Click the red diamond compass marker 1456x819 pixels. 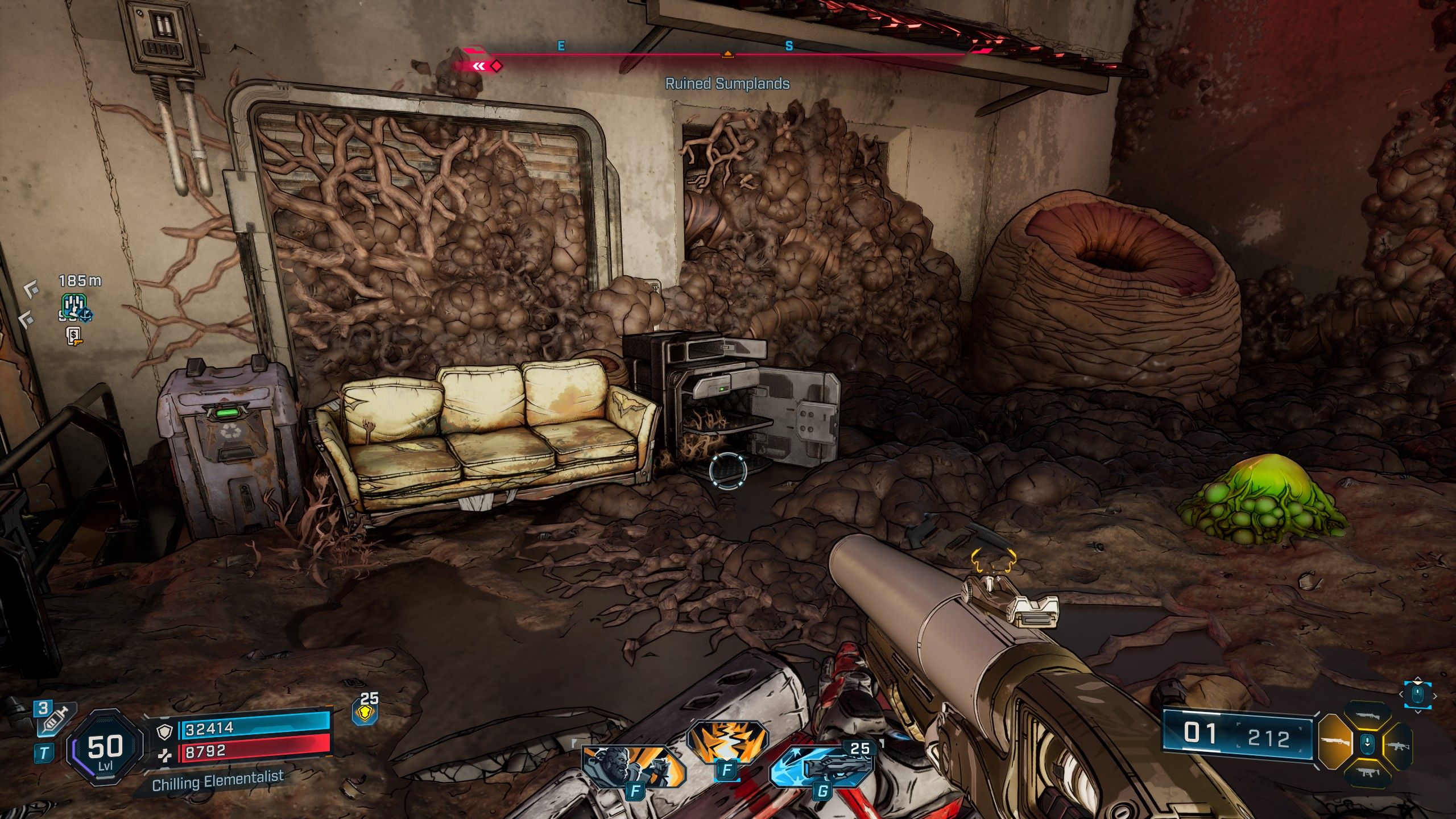pos(497,67)
